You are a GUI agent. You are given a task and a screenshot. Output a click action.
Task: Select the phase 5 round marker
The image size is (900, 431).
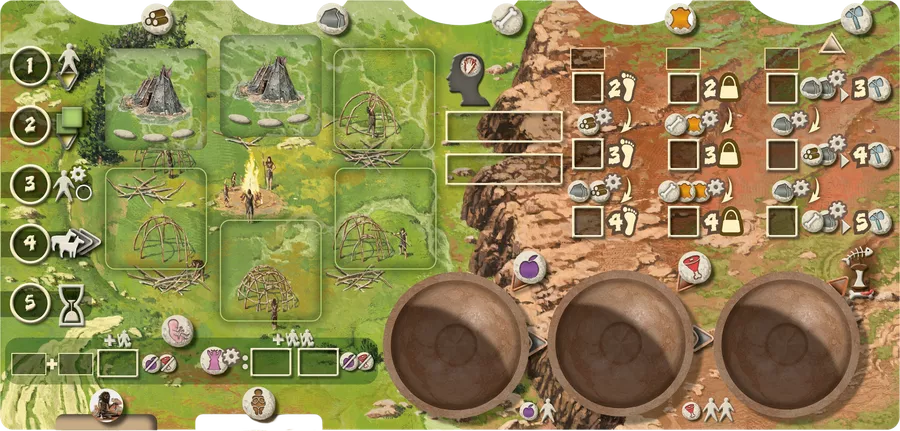(31, 298)
